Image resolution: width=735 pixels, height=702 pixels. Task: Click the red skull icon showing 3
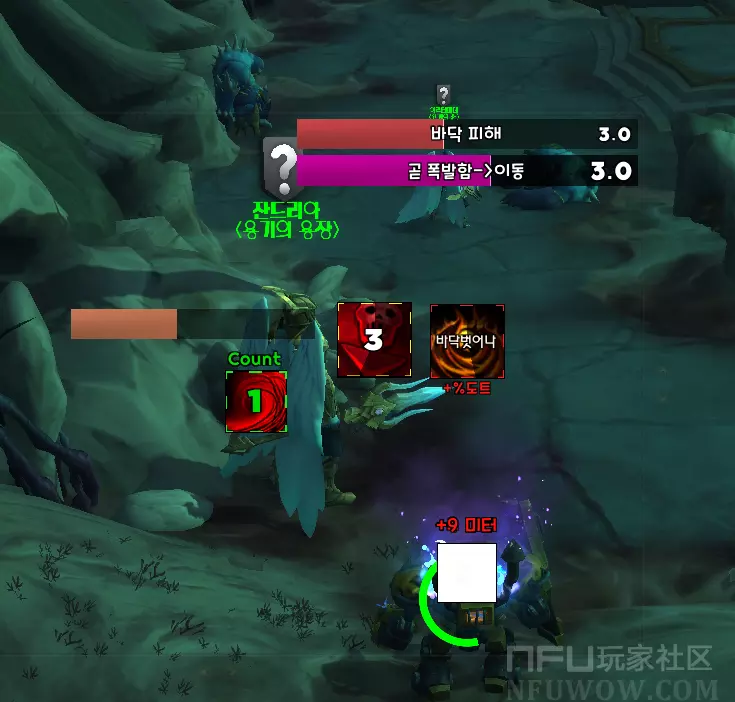click(x=374, y=340)
